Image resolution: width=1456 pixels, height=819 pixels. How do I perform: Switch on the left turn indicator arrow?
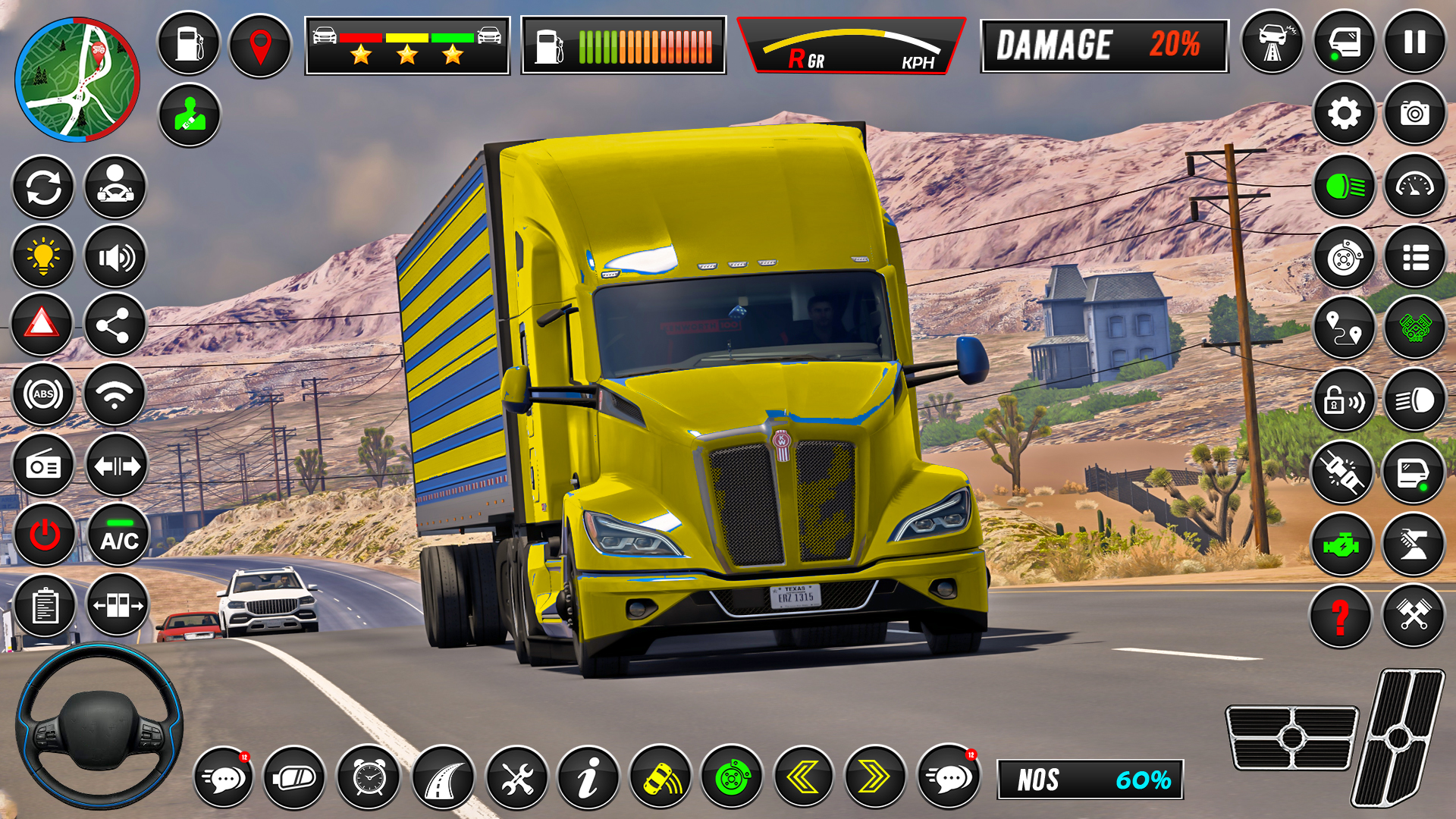point(803,777)
